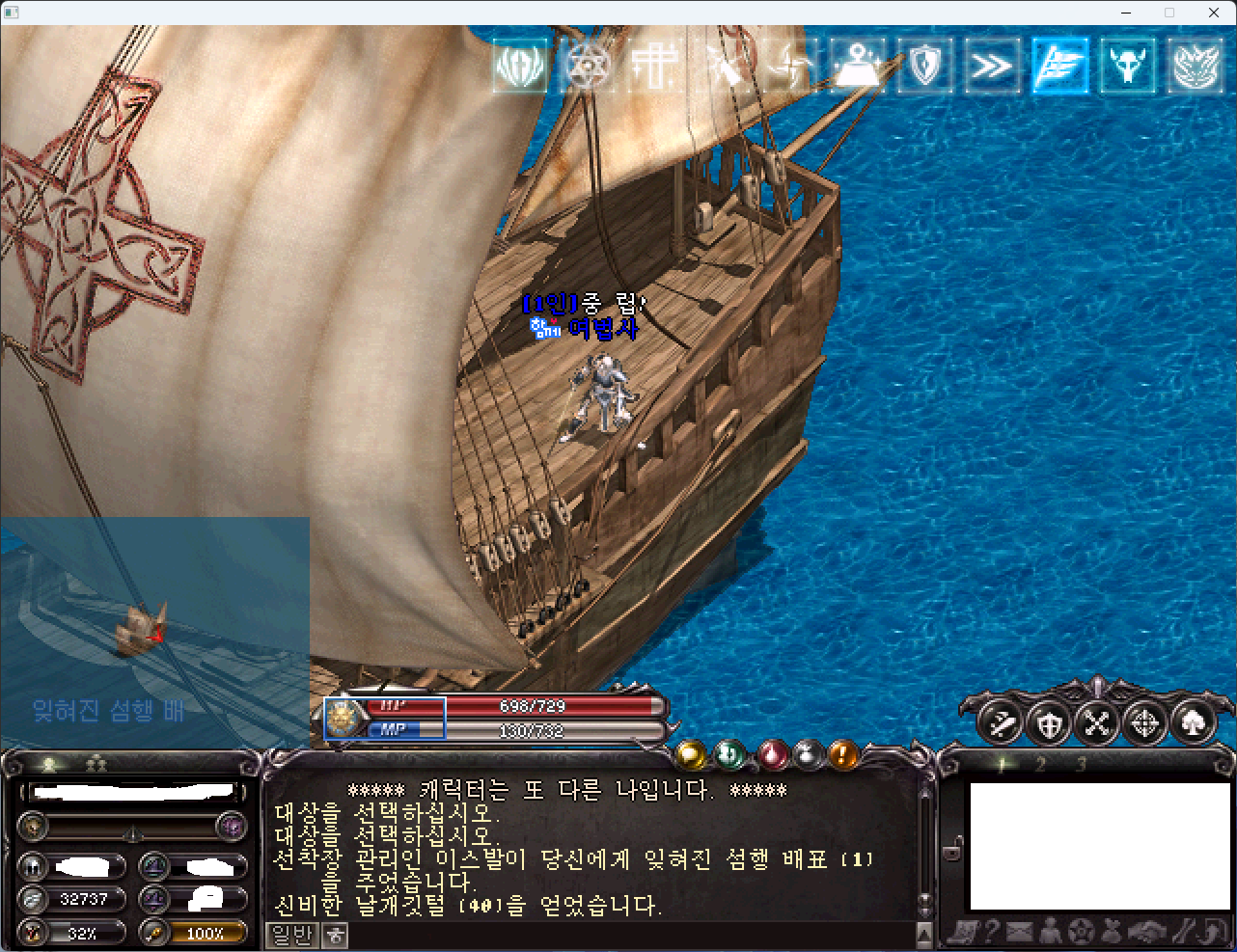
Task: Open the shield equipment button
Action: (1049, 722)
